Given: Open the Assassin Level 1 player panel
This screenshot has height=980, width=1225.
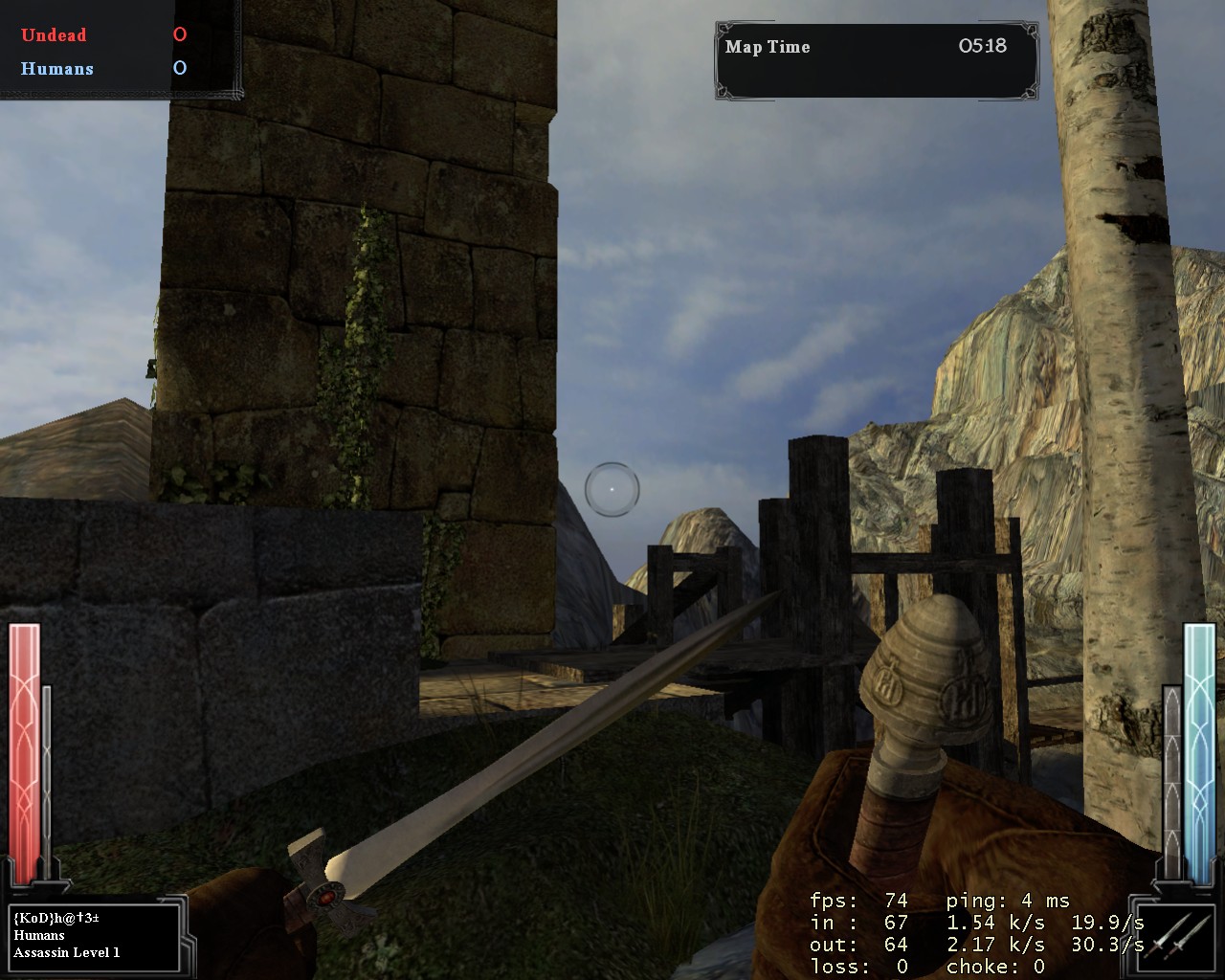Looking at the screenshot, I should (x=94, y=935).
